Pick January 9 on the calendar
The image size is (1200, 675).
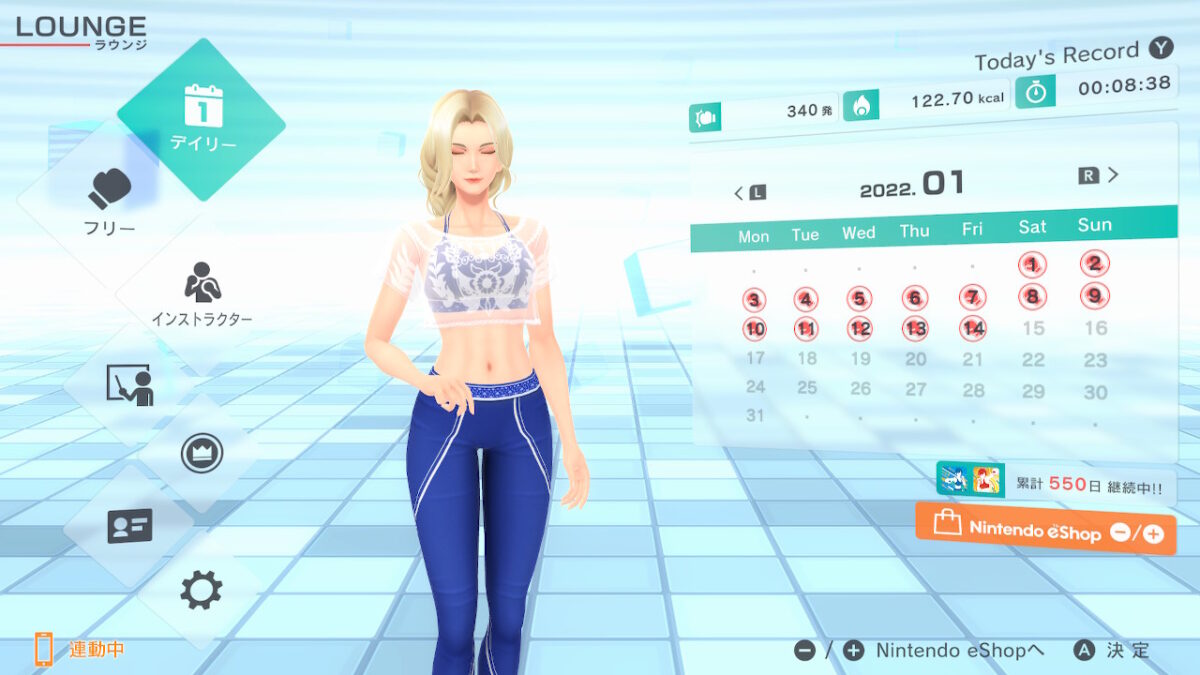[x=1095, y=296]
